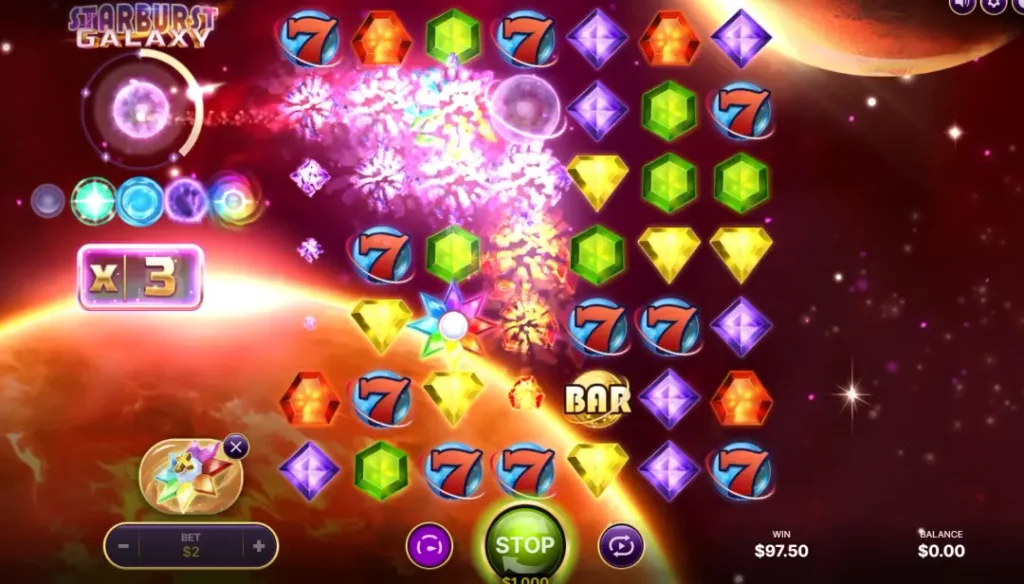Viewport: 1024px width, 584px height.
Task: Increase the bet with the plus button
Action: [x=258, y=546]
